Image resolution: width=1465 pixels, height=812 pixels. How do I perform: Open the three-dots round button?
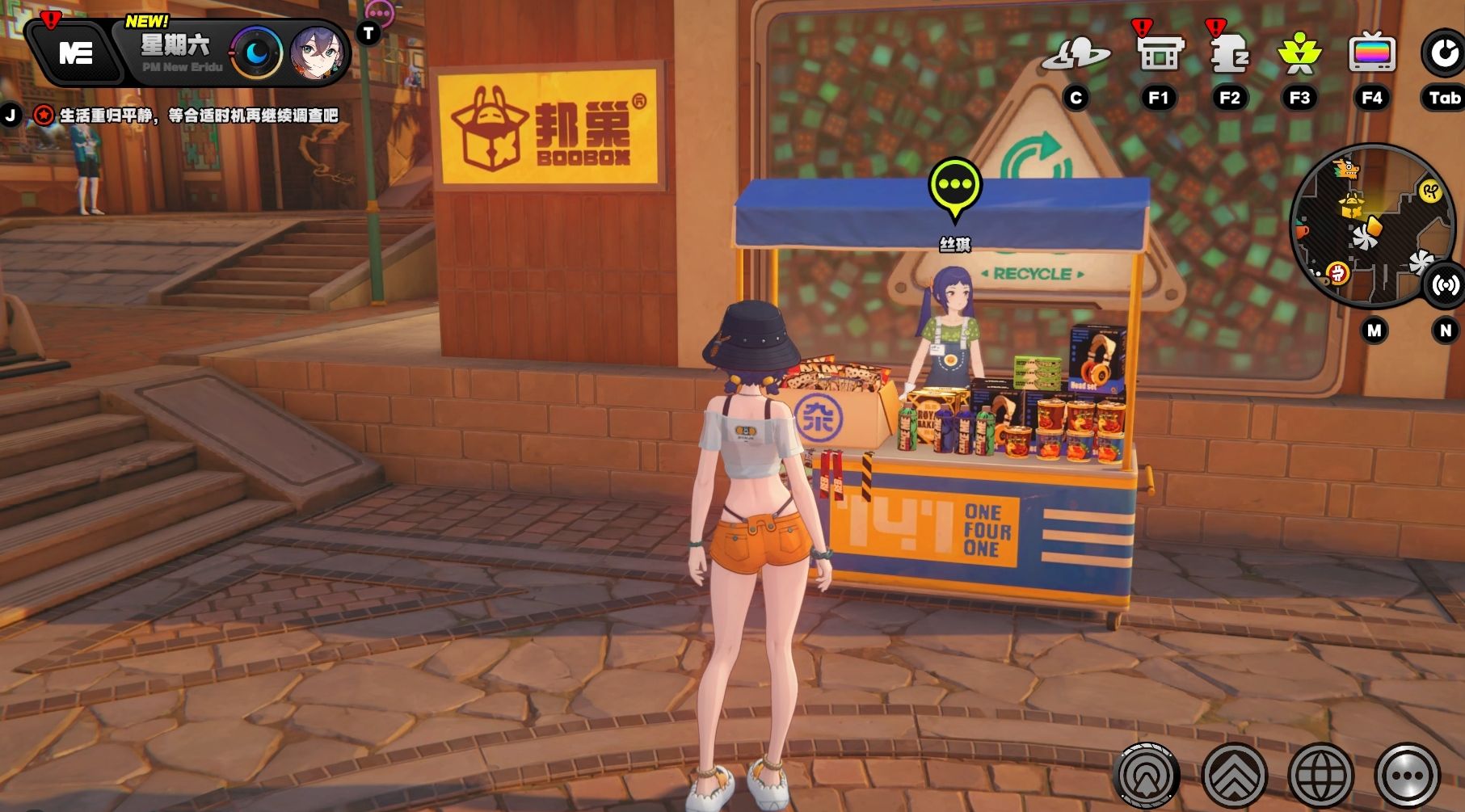[1408, 776]
